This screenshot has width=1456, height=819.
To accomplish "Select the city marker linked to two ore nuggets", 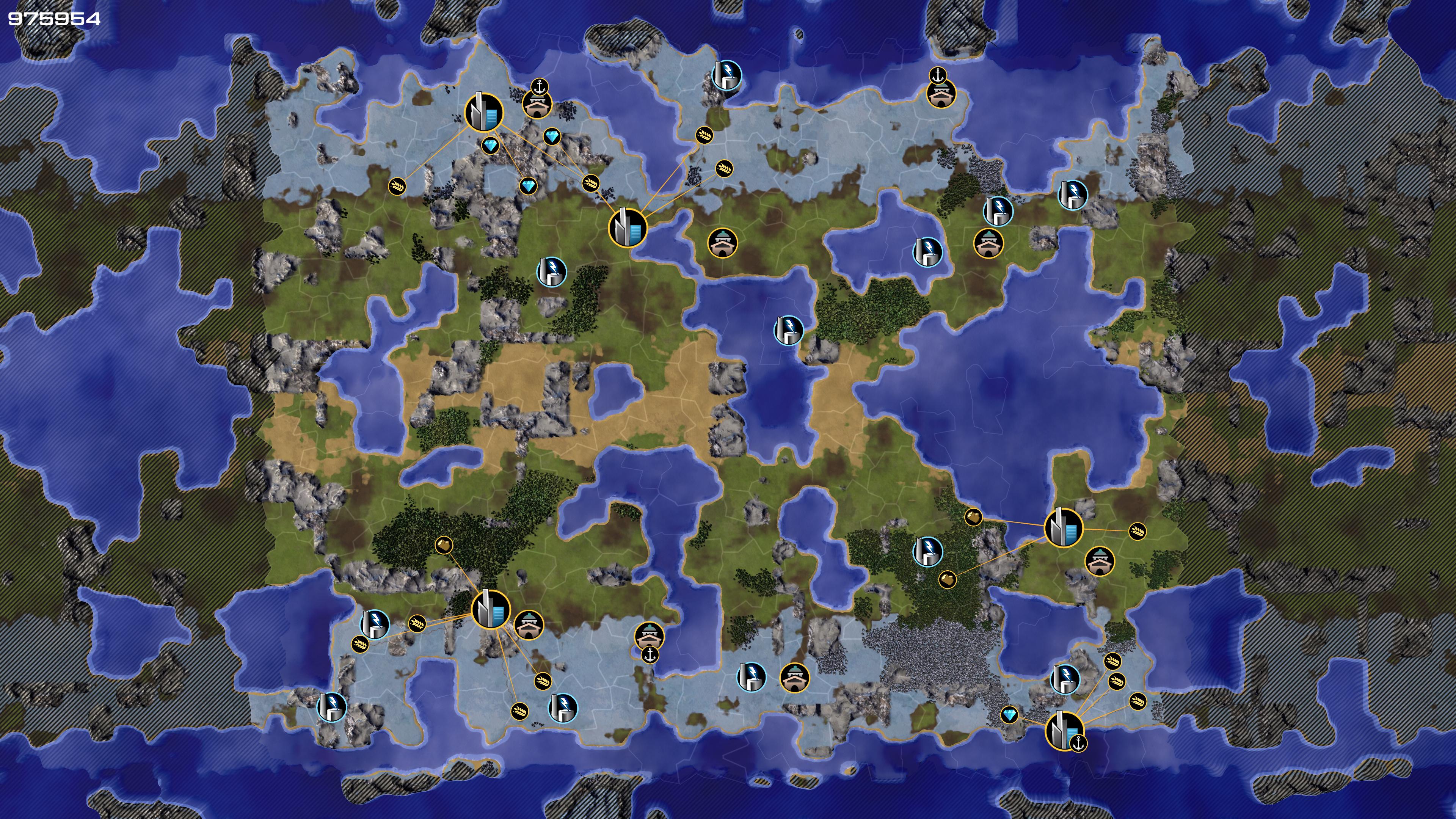I will pos(1062,528).
